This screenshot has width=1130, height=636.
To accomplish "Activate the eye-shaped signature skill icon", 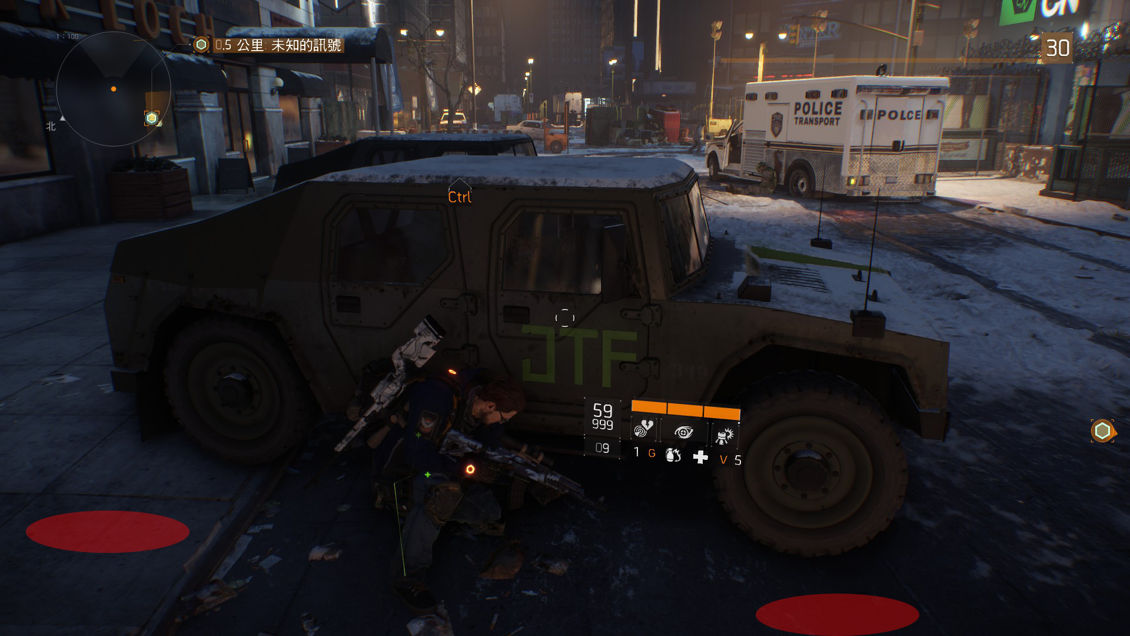I will pyautogui.click(x=685, y=432).
